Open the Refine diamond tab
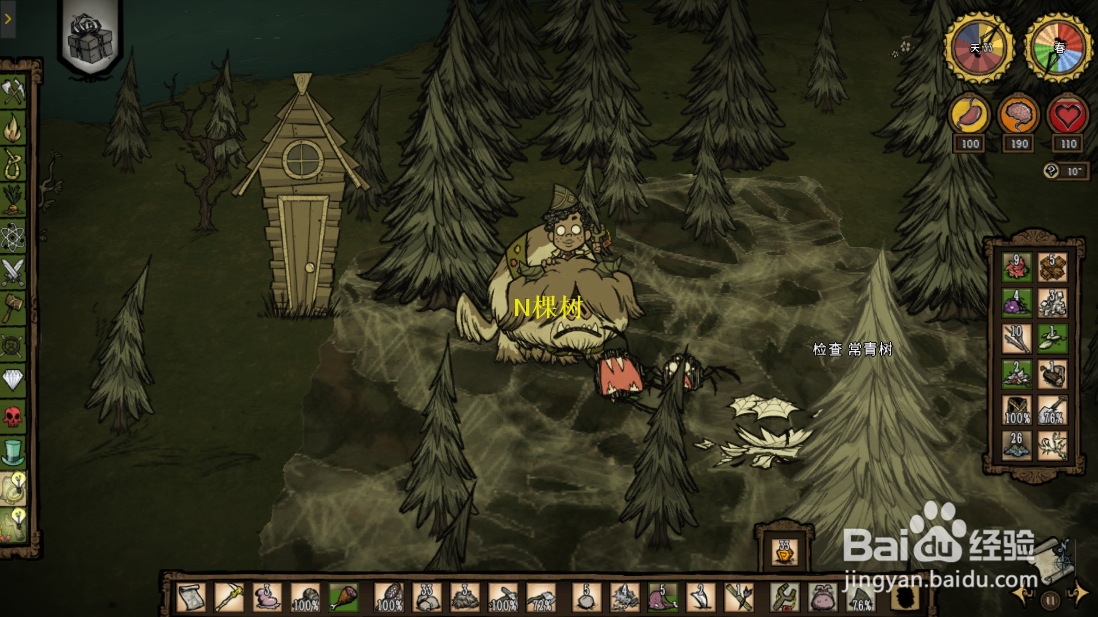 13,380
